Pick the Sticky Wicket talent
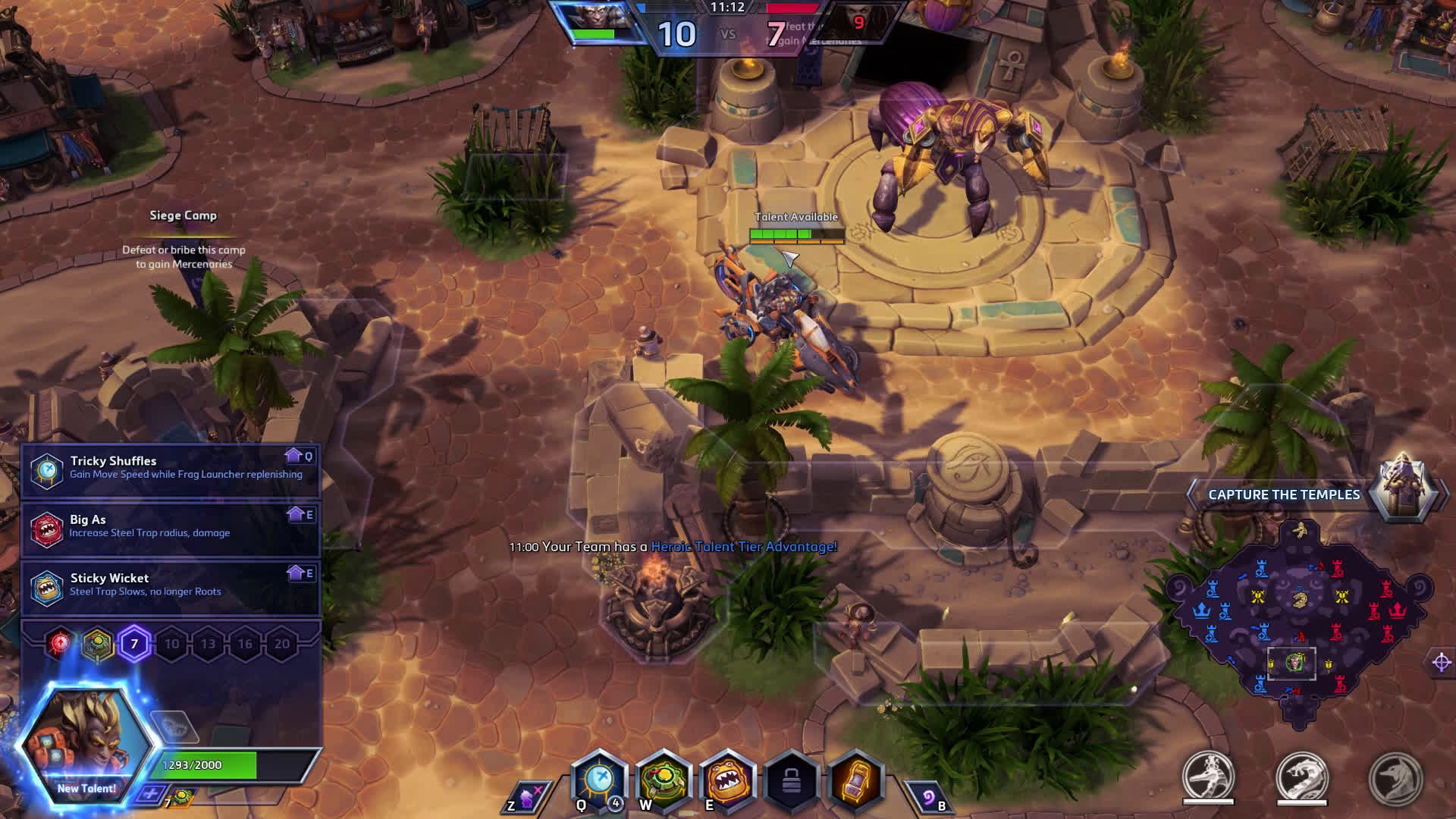This screenshot has width=1456, height=819. (x=171, y=585)
